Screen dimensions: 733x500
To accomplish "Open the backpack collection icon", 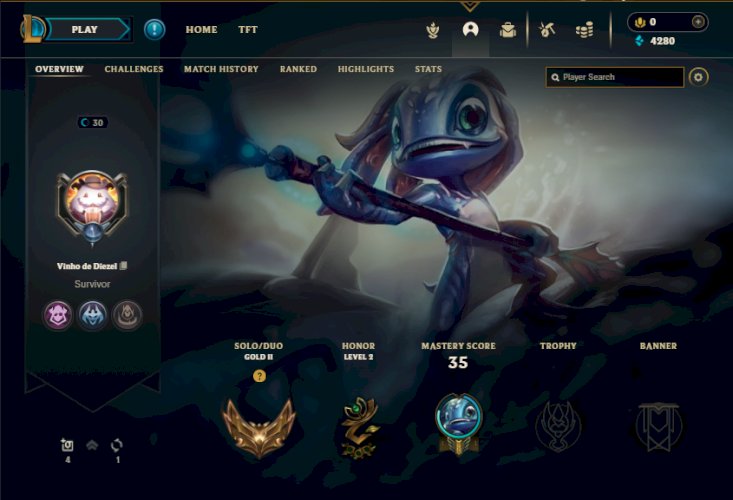I will (x=508, y=30).
